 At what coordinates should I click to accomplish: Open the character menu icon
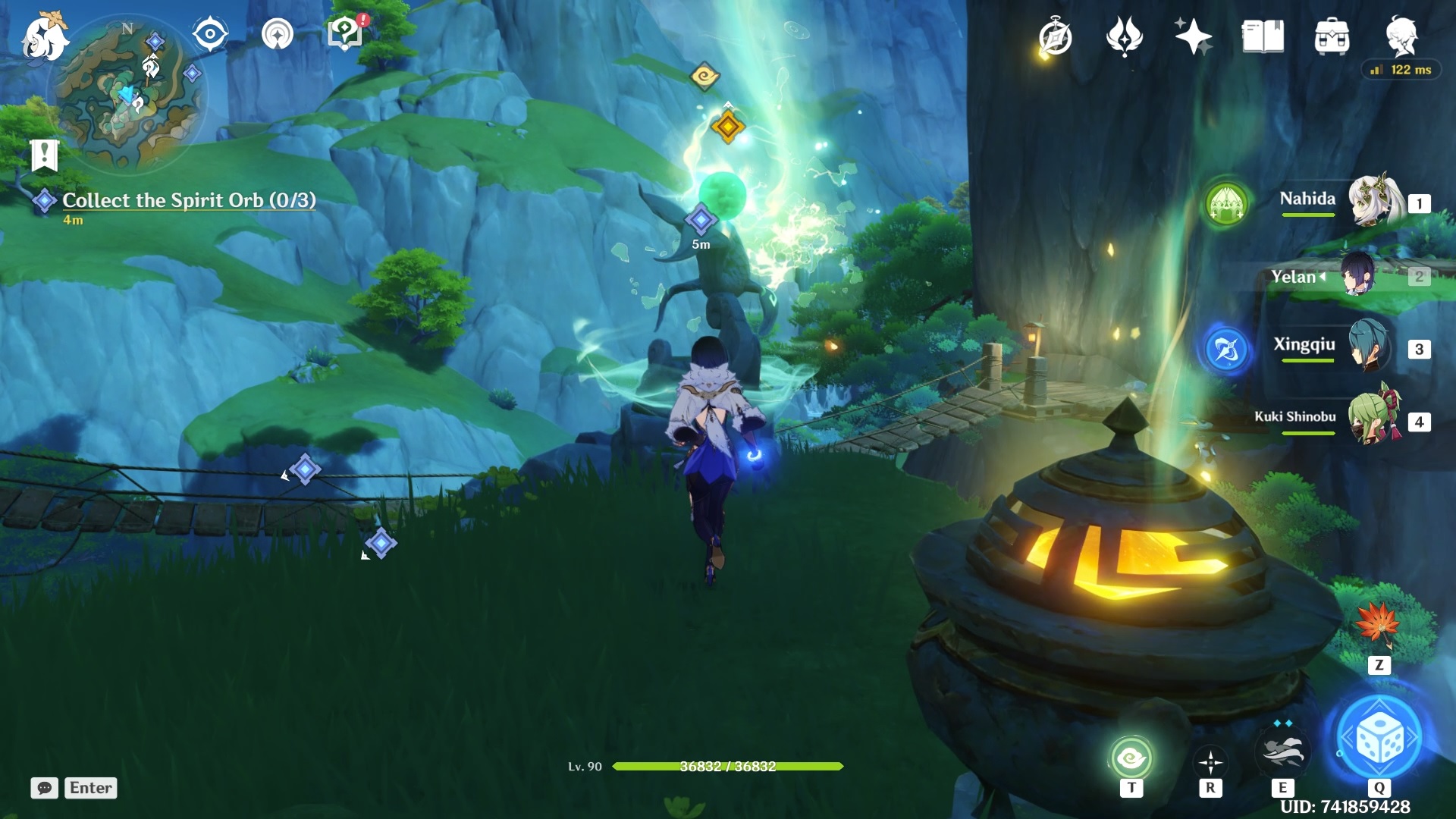coord(1405,36)
